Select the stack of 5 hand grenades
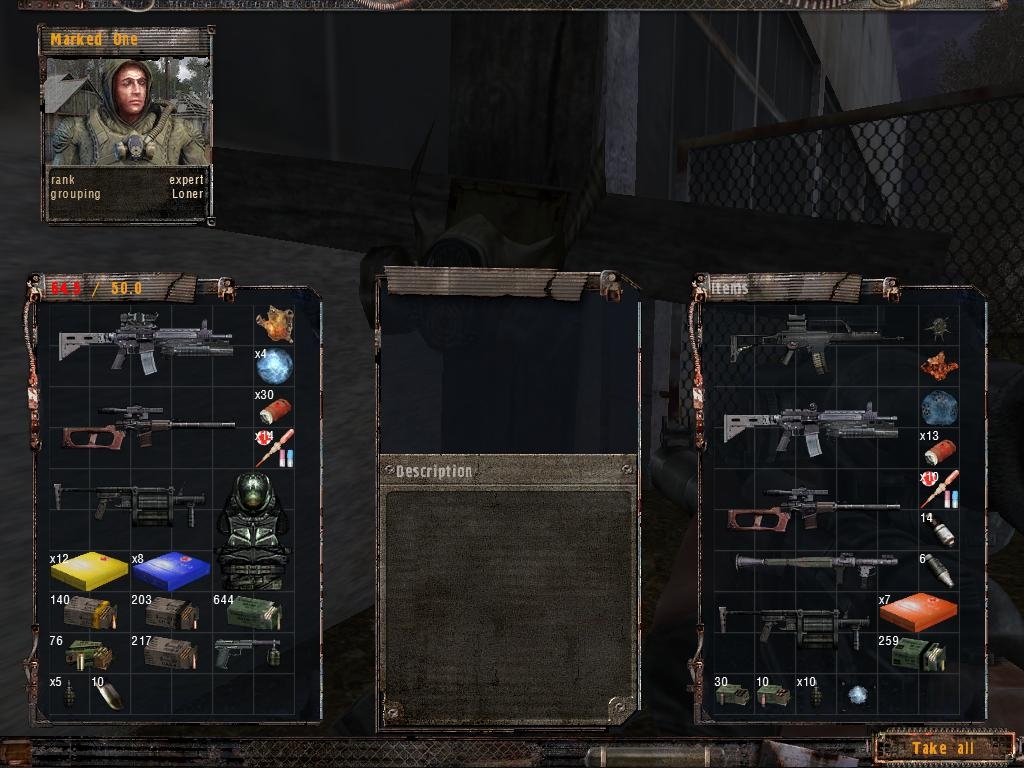This screenshot has height=768, width=1024. [x=69, y=694]
